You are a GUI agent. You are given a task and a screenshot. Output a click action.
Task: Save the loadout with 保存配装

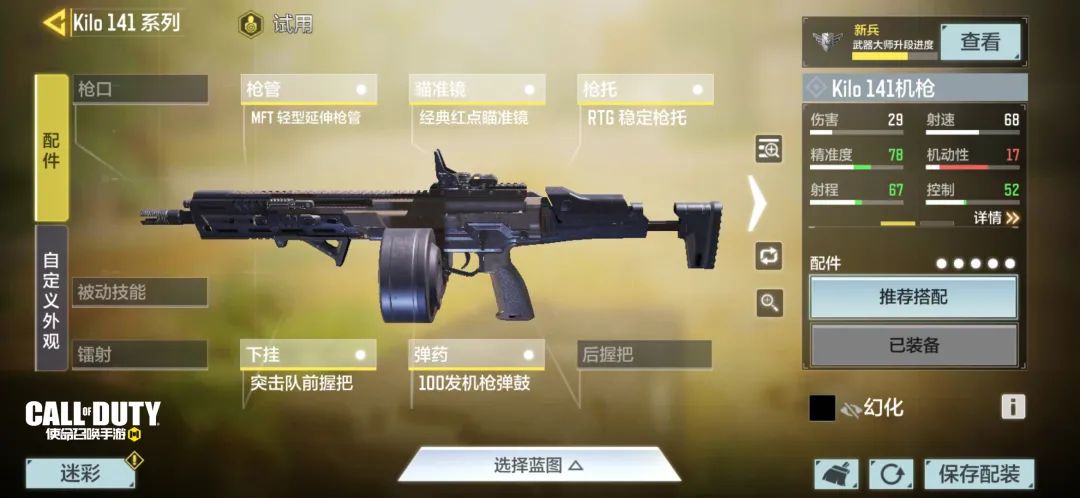pos(979,474)
